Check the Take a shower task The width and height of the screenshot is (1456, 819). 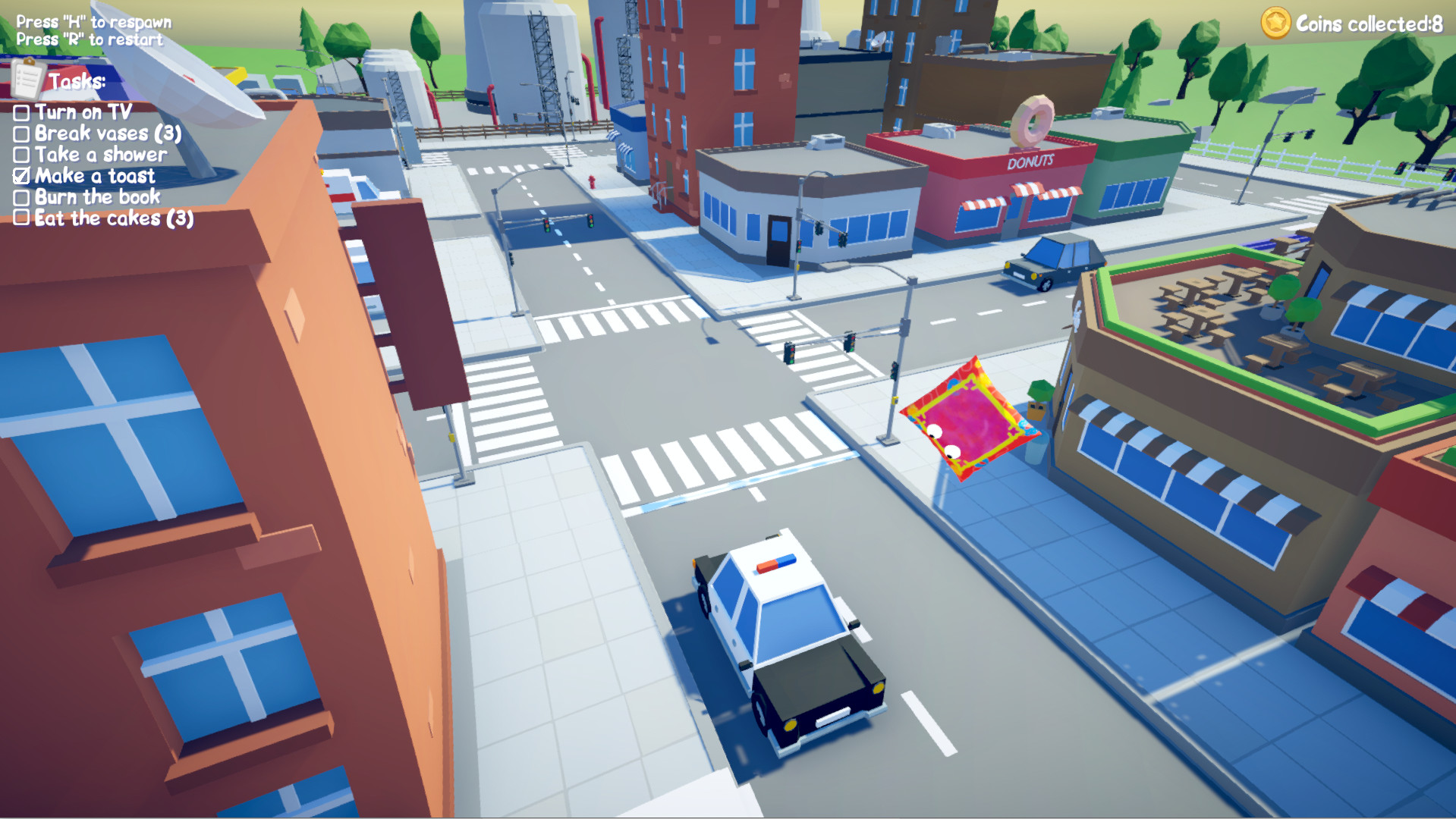click(x=20, y=155)
